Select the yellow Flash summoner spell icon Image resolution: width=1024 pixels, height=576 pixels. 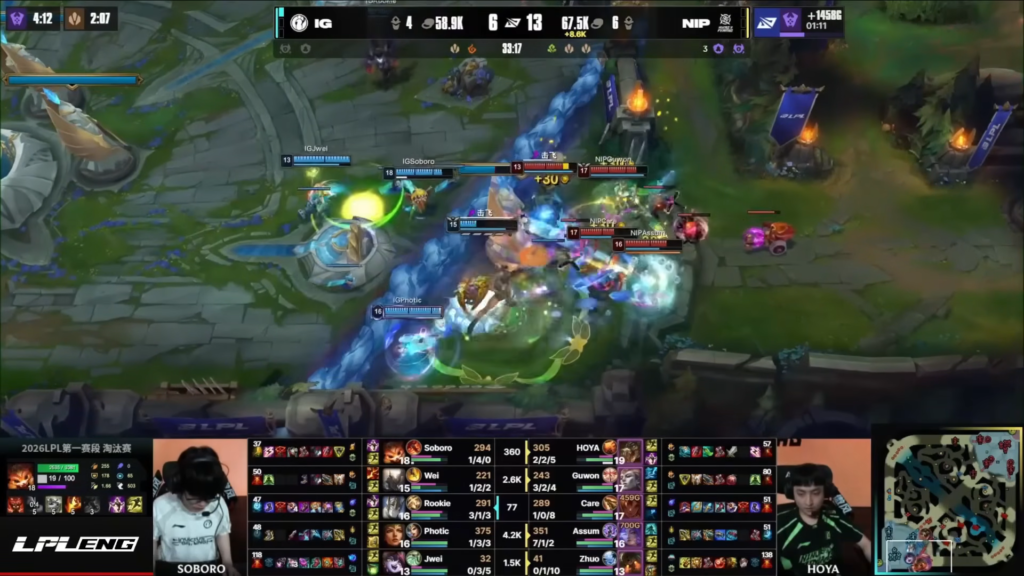pyautogui.click(x=134, y=504)
